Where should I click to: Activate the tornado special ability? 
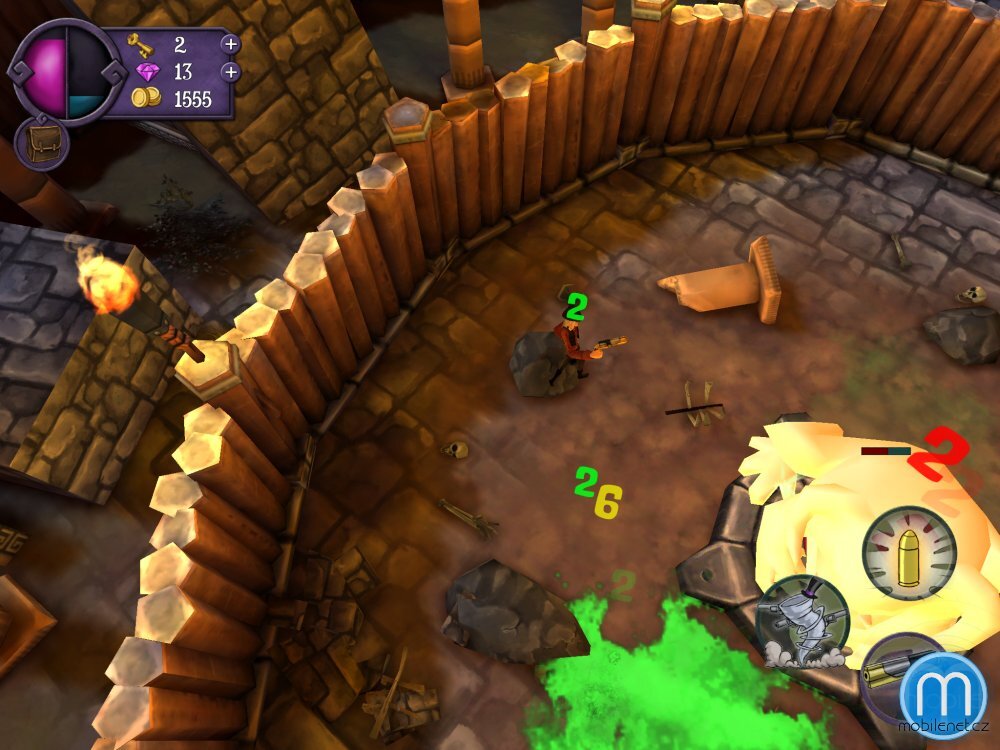tap(802, 622)
